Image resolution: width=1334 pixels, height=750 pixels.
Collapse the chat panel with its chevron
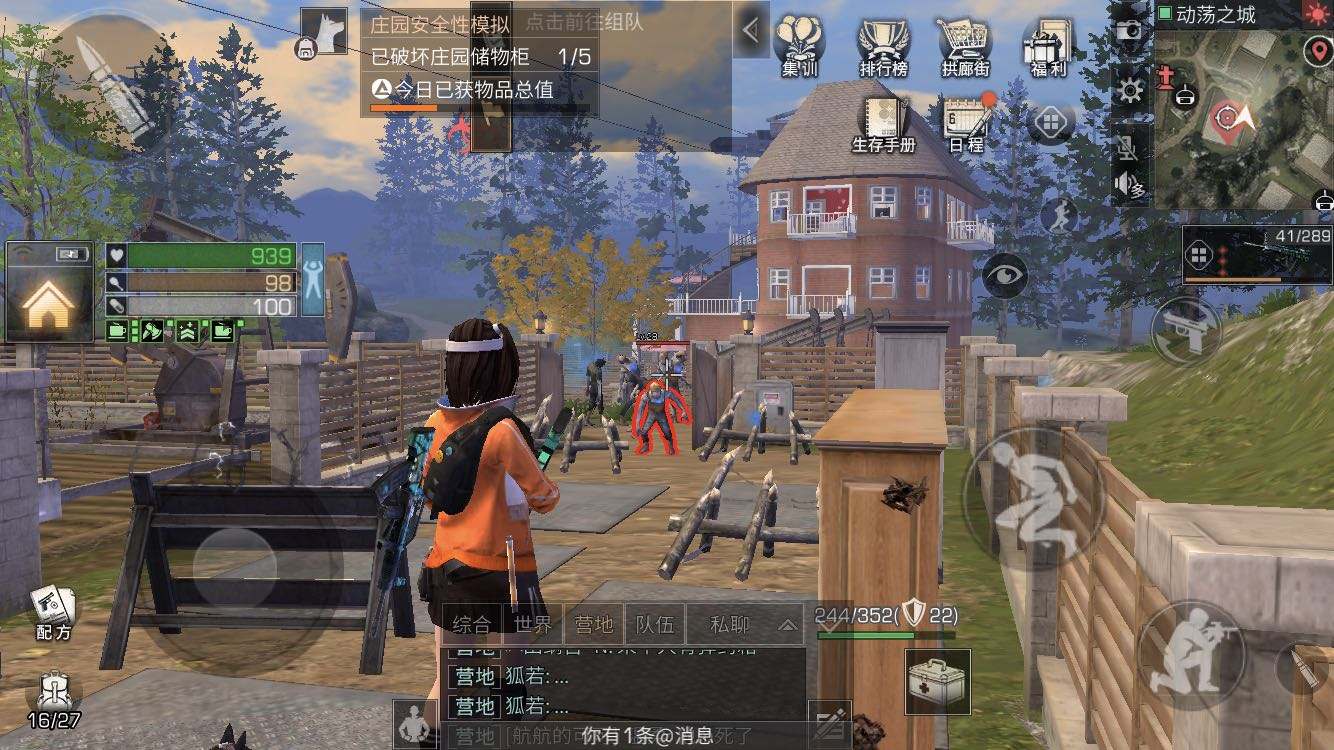pos(788,626)
